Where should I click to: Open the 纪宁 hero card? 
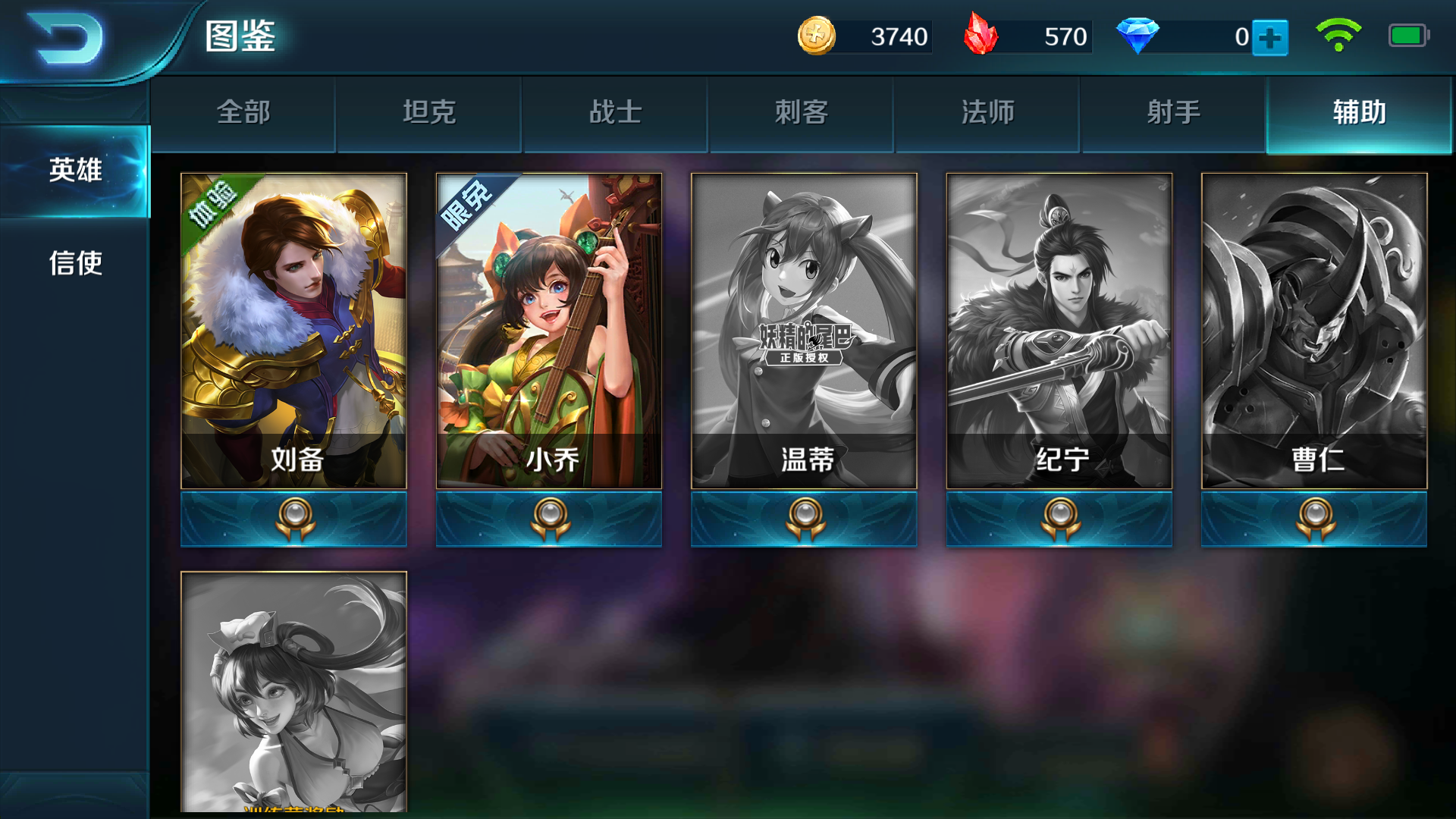pyautogui.click(x=1059, y=326)
